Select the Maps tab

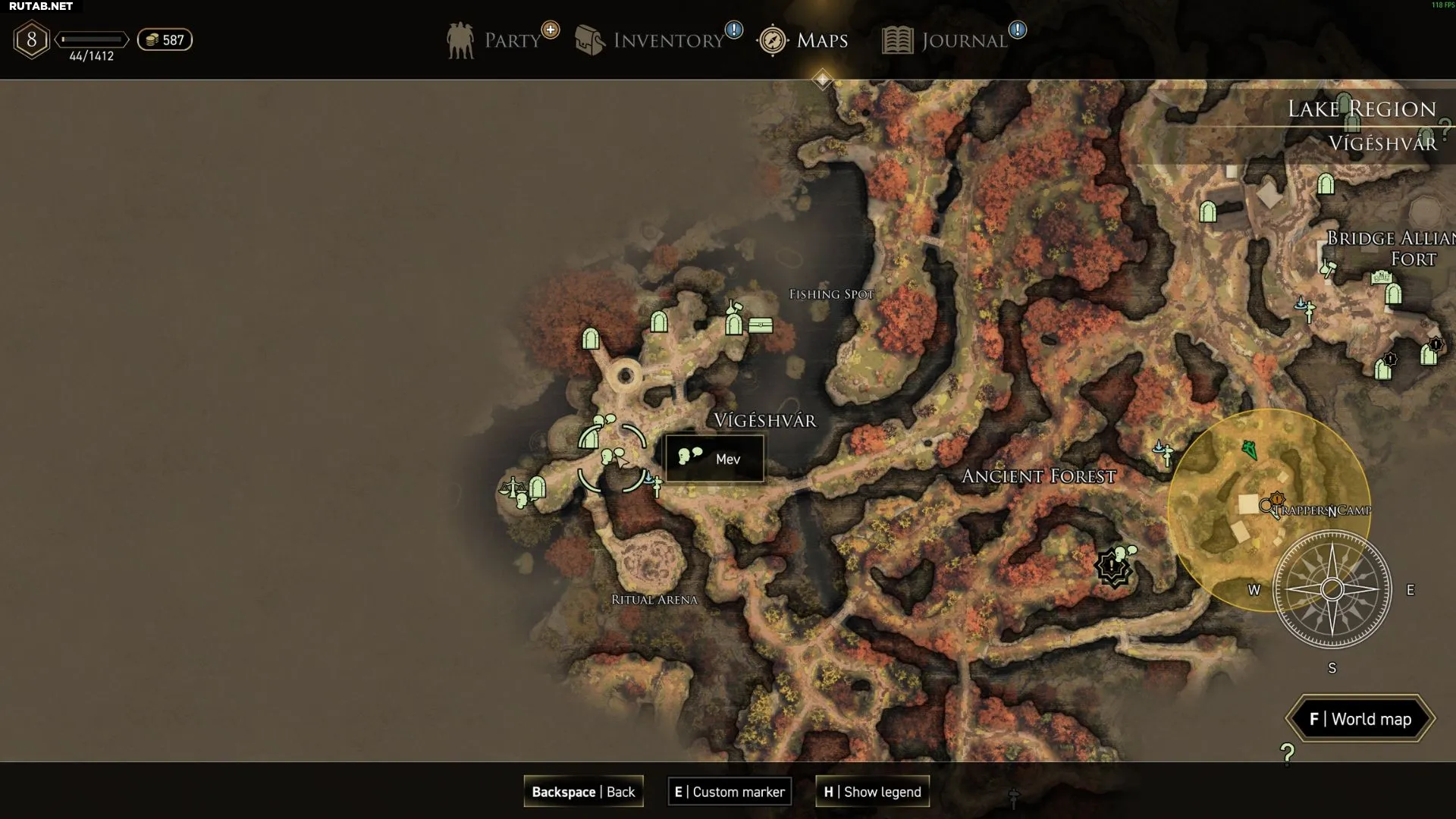click(804, 40)
